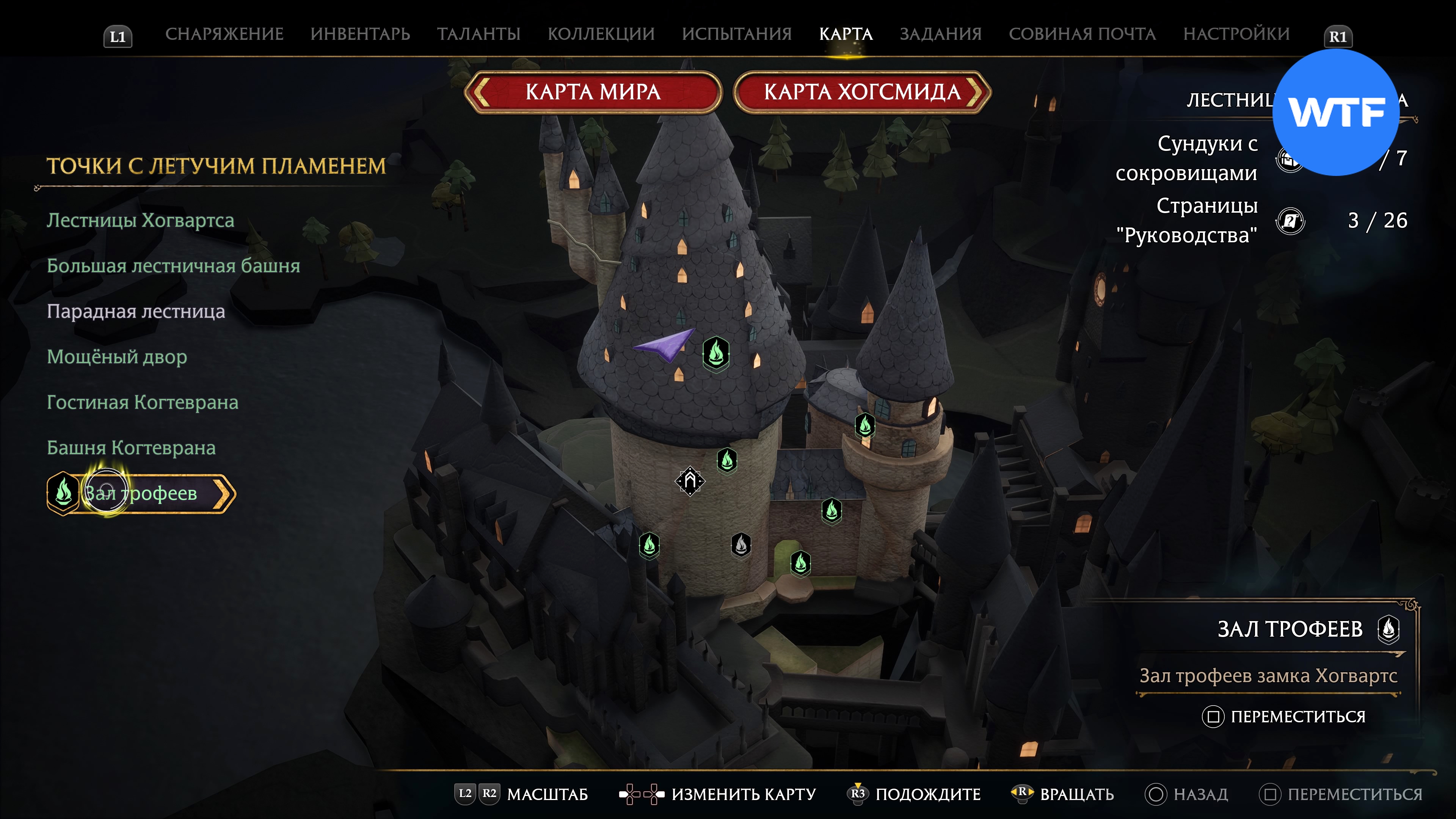Screen dimensions: 1456x819
Task: Open the Задания tab
Action: 940,34
